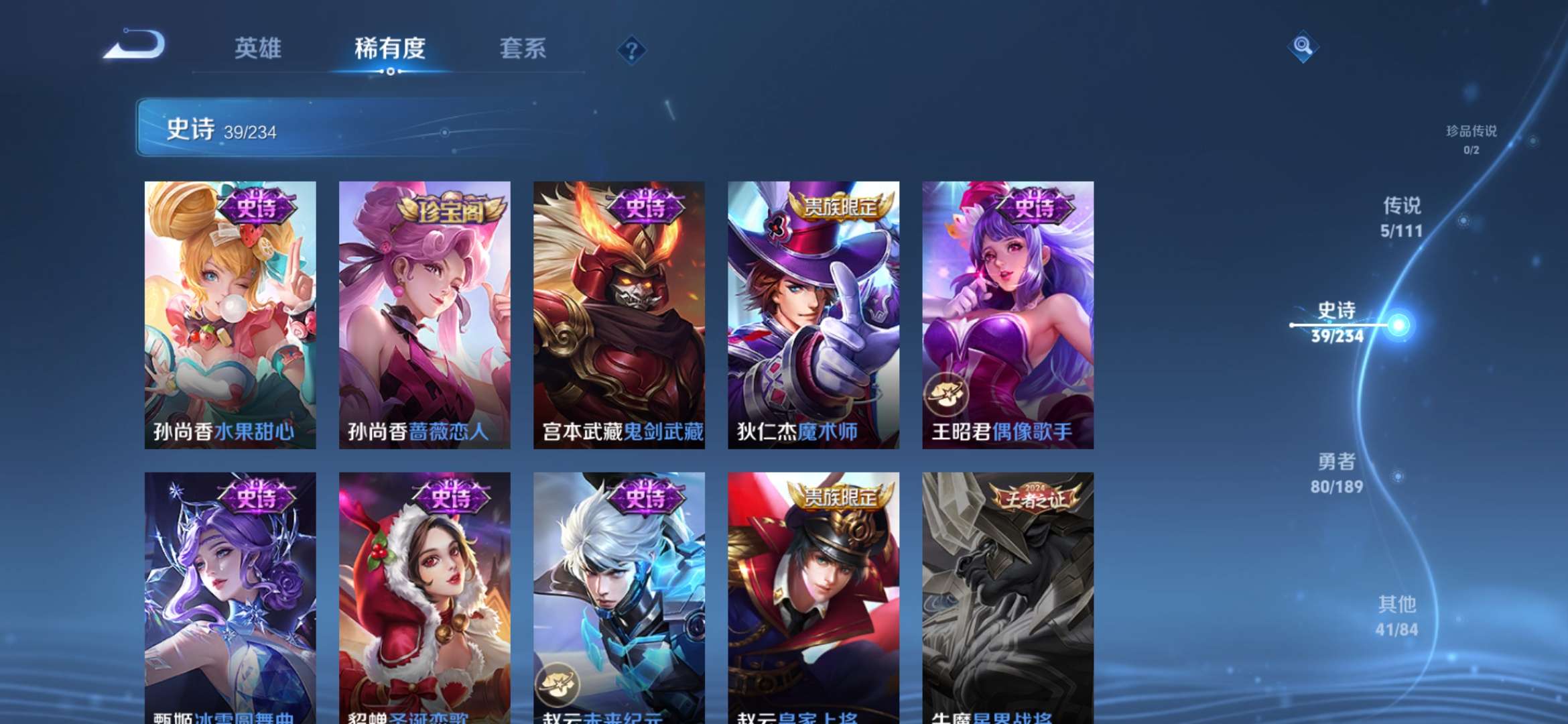1568x724 pixels.
Task: Switch to the 英雄 tab
Action: 259,49
